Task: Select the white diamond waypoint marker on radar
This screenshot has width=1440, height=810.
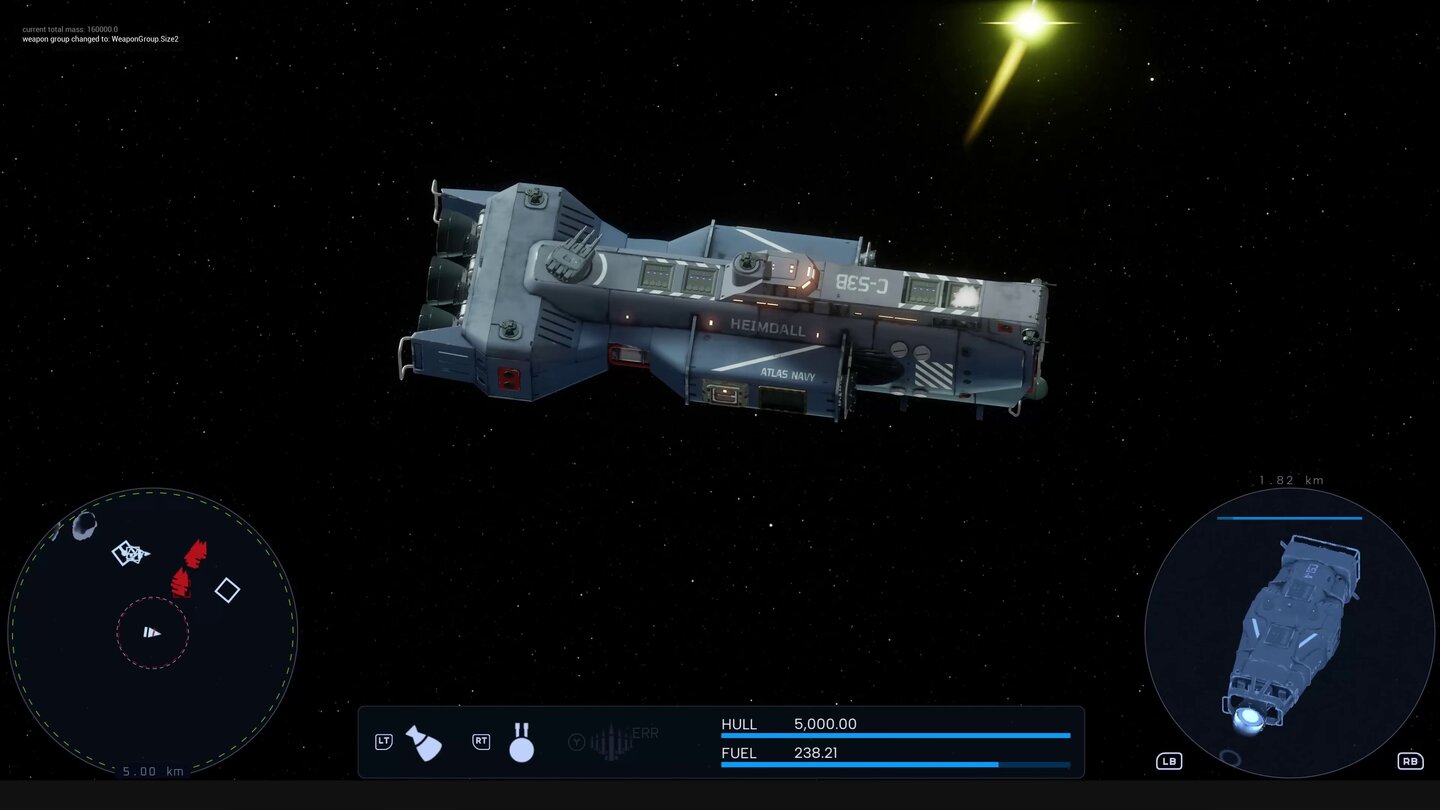Action: click(x=227, y=591)
